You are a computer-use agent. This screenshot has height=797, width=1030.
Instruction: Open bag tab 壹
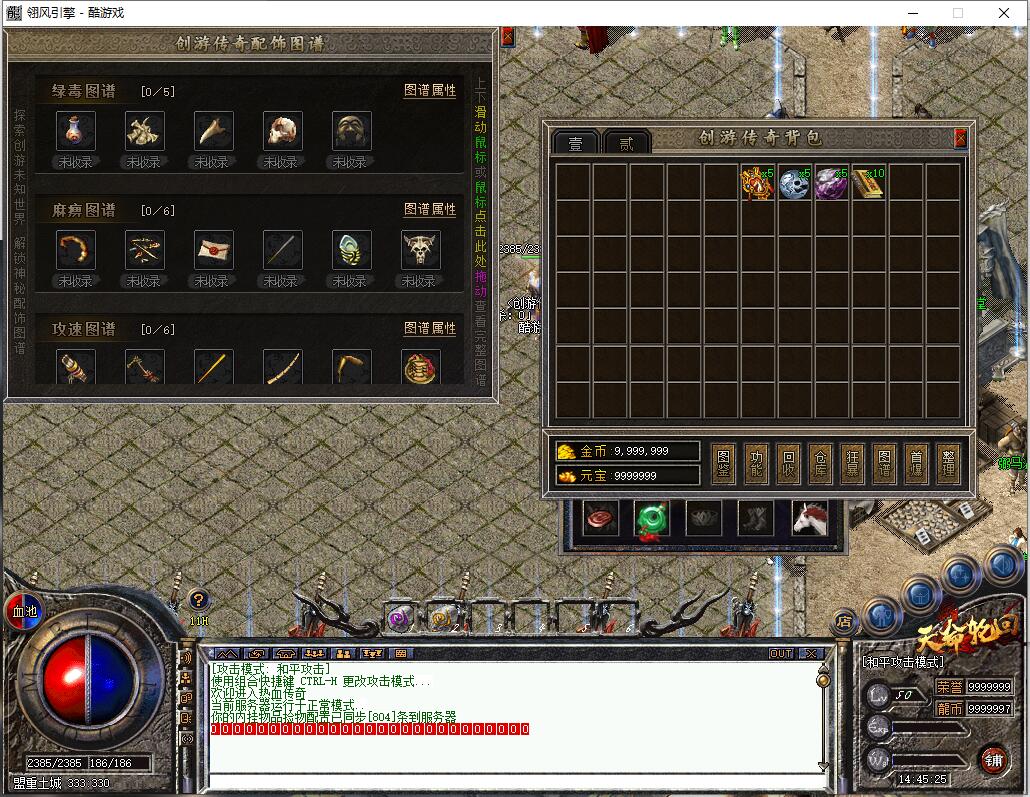point(576,143)
